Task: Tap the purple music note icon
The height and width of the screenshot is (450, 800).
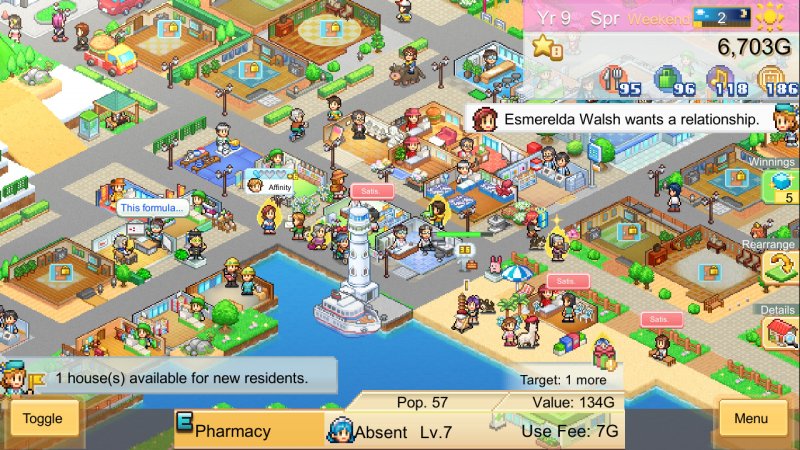Action: (719, 80)
